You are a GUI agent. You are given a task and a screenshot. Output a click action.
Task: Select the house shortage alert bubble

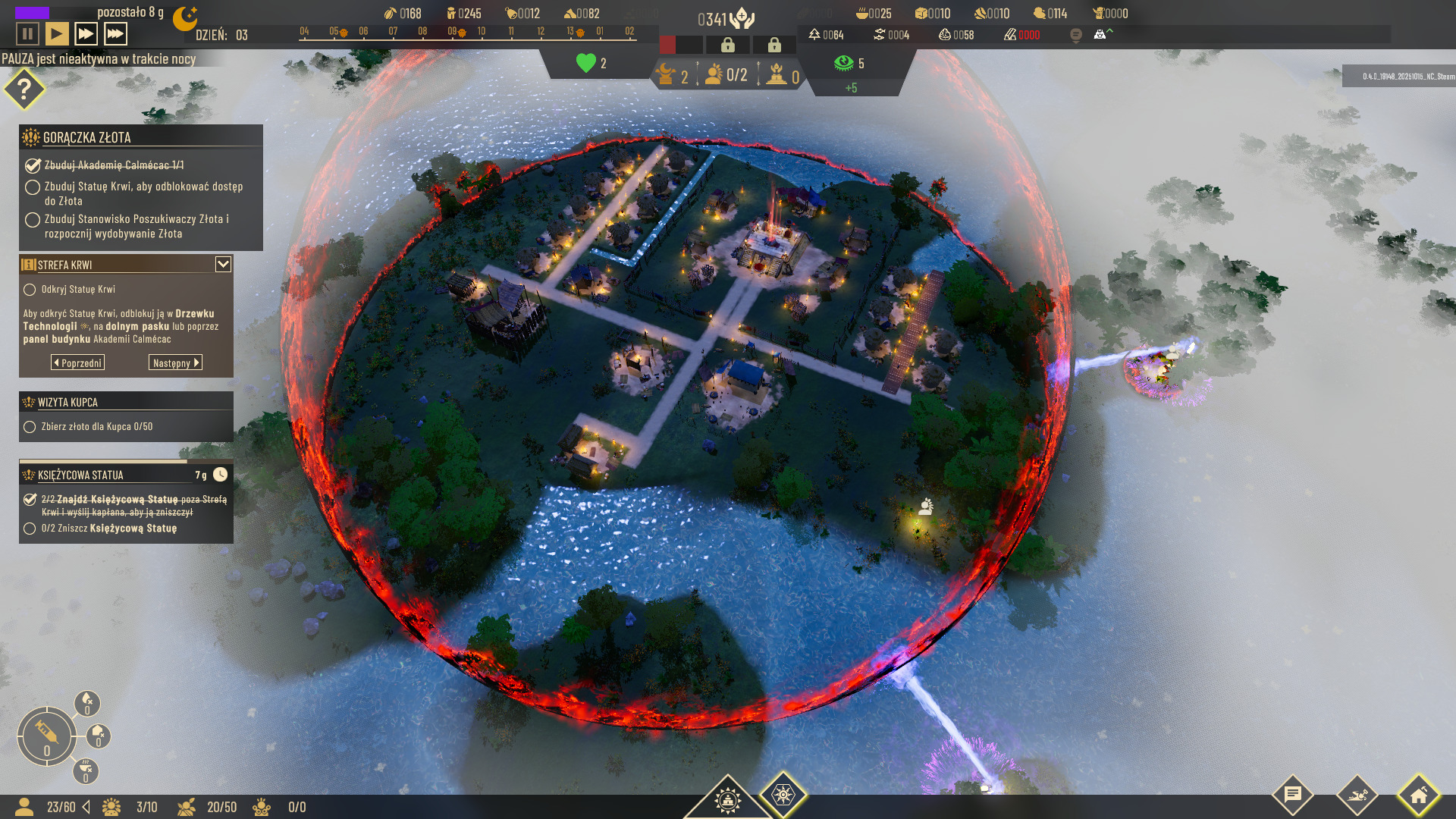[99, 736]
